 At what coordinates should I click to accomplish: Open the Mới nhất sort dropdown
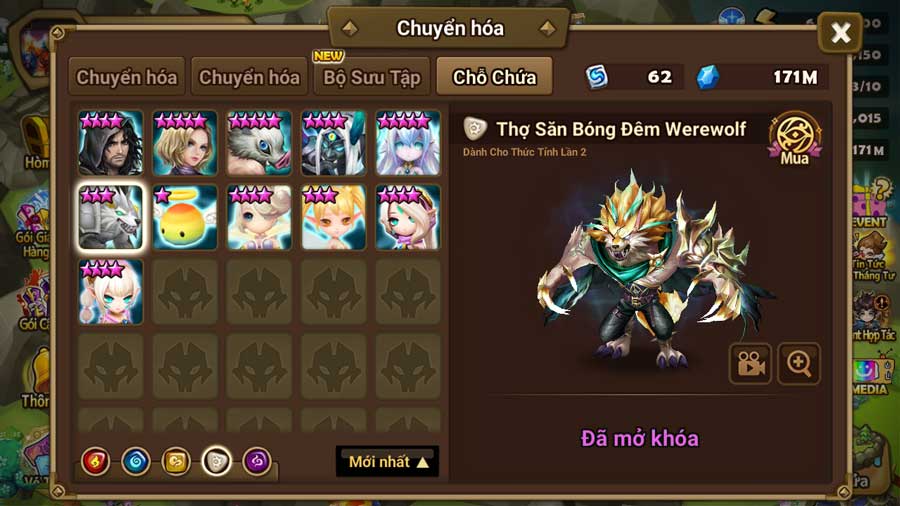(388, 462)
